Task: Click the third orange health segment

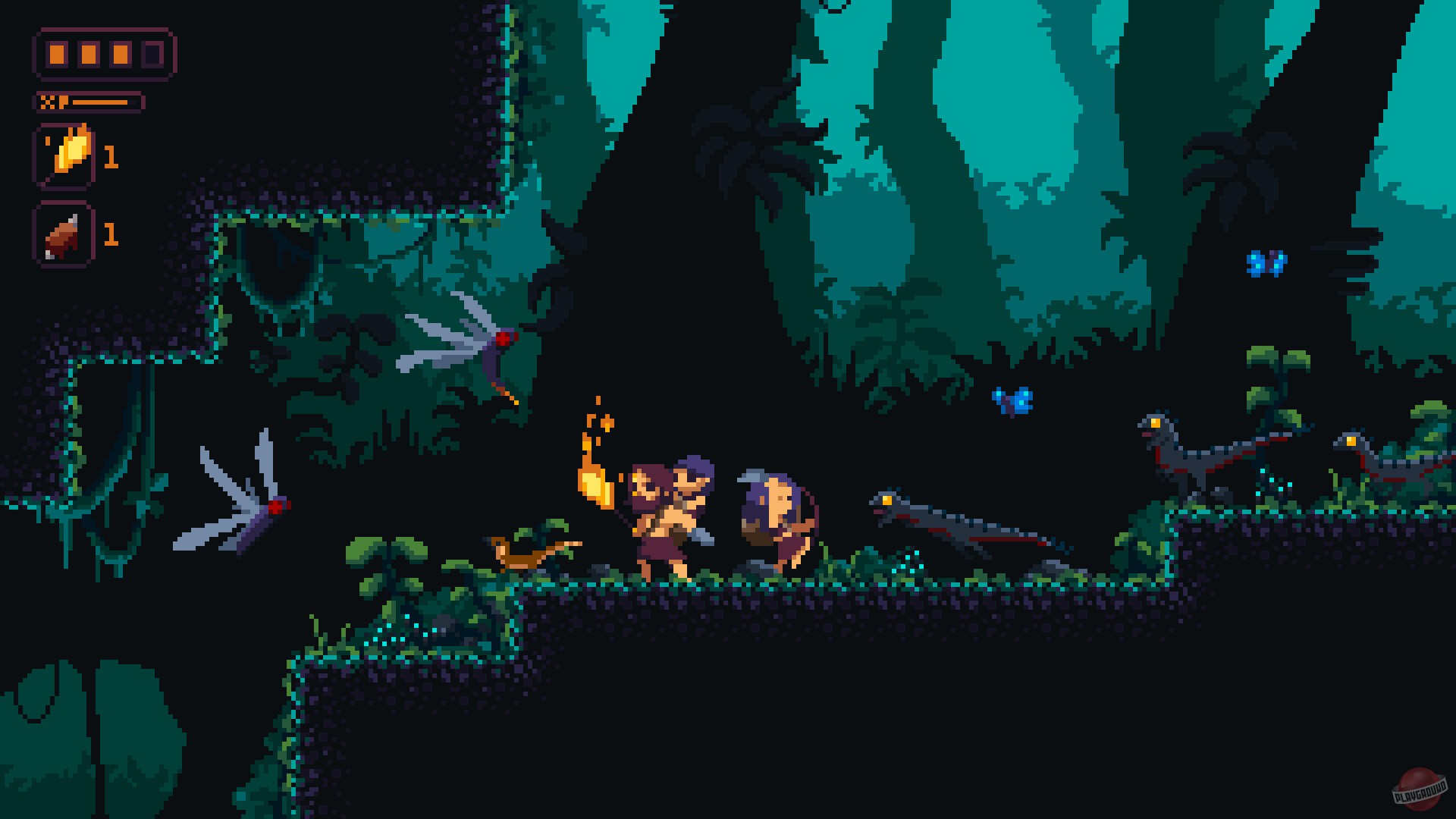Action: pos(121,54)
